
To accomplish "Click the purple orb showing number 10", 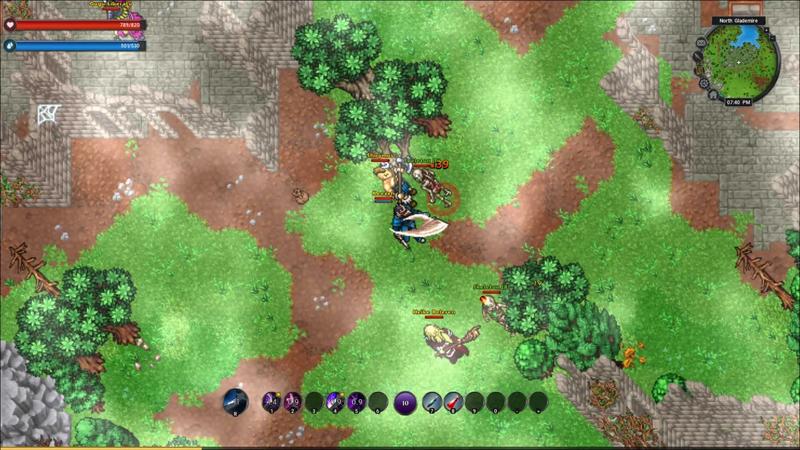I will (405, 402).
